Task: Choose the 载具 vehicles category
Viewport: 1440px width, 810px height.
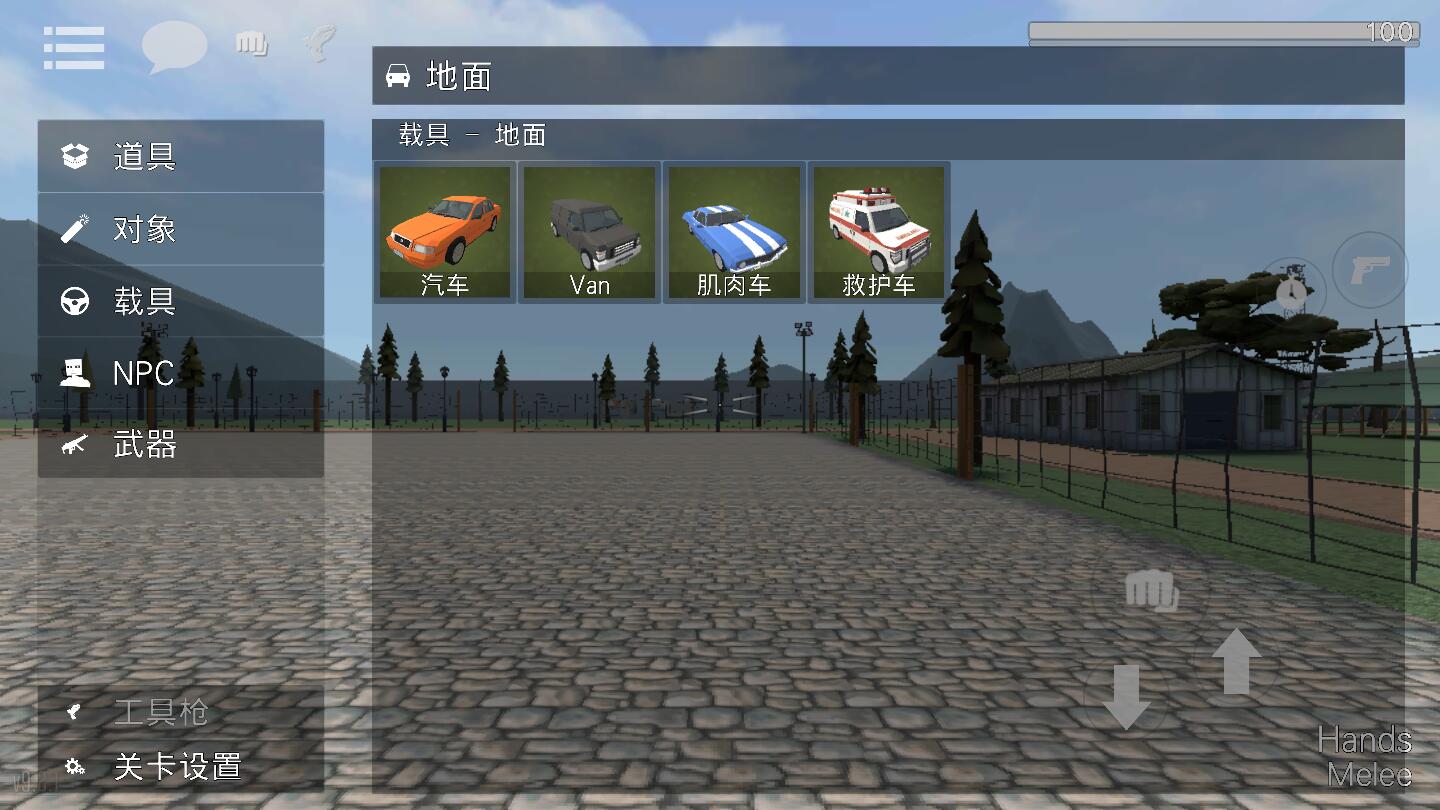Action: coord(180,301)
